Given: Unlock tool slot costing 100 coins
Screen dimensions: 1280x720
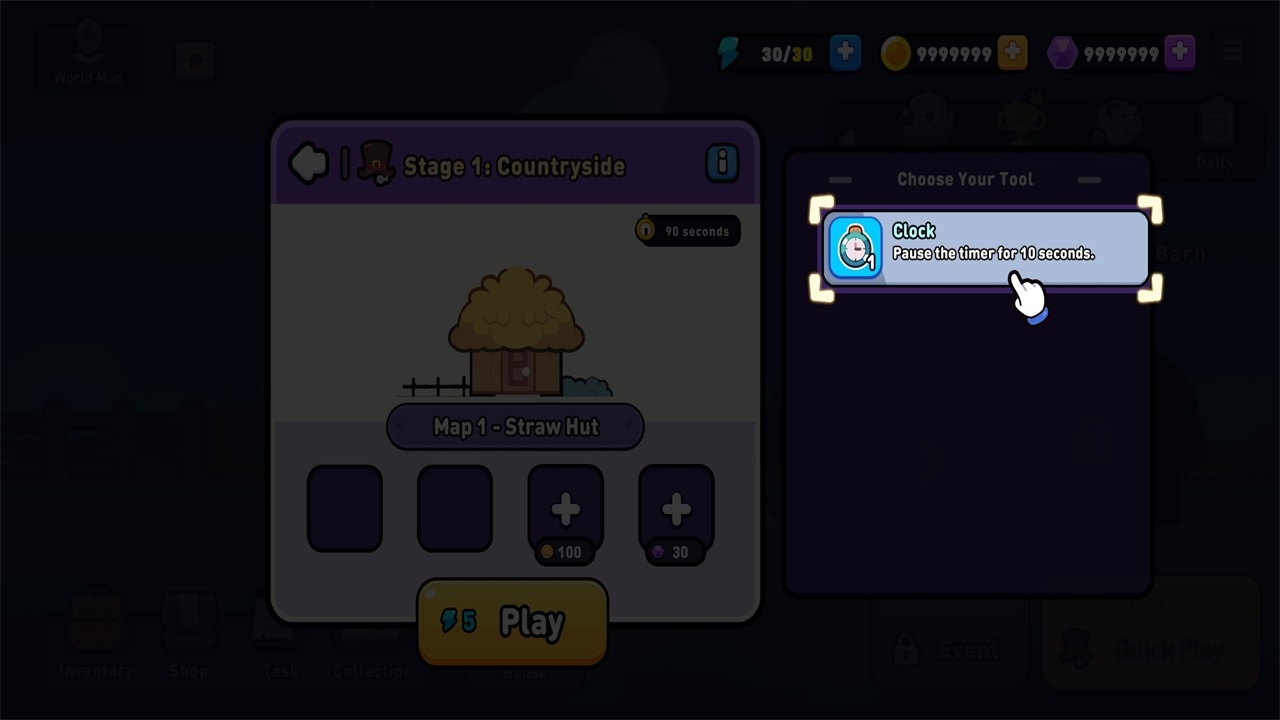Looking at the screenshot, I should 565,509.
